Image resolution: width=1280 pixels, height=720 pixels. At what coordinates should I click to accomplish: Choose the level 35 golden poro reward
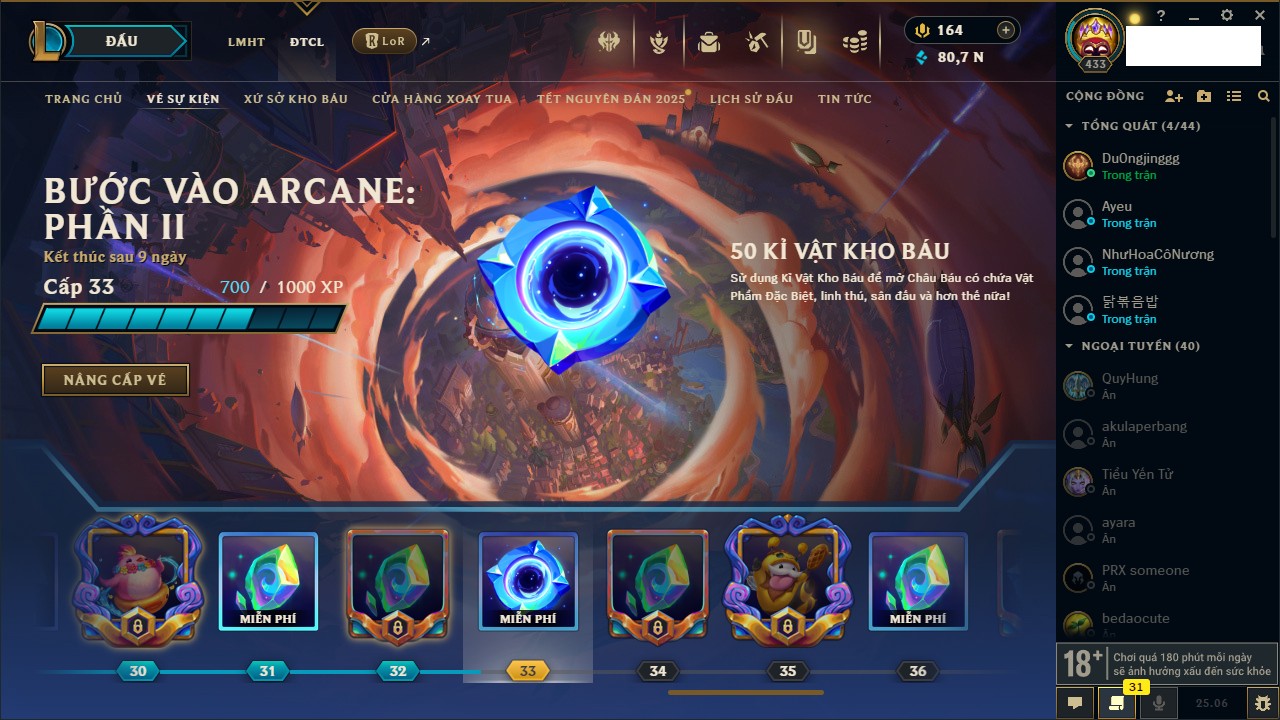pyautogui.click(x=788, y=582)
